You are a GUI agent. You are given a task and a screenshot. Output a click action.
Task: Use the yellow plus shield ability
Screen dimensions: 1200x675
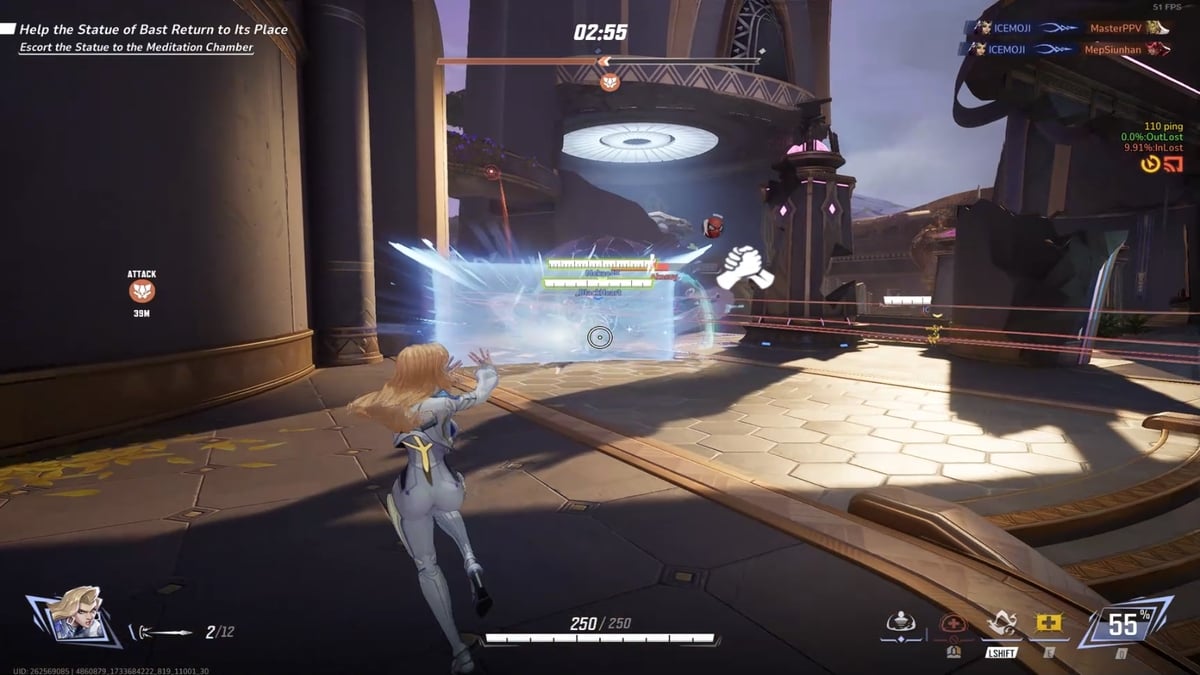(x=1049, y=623)
